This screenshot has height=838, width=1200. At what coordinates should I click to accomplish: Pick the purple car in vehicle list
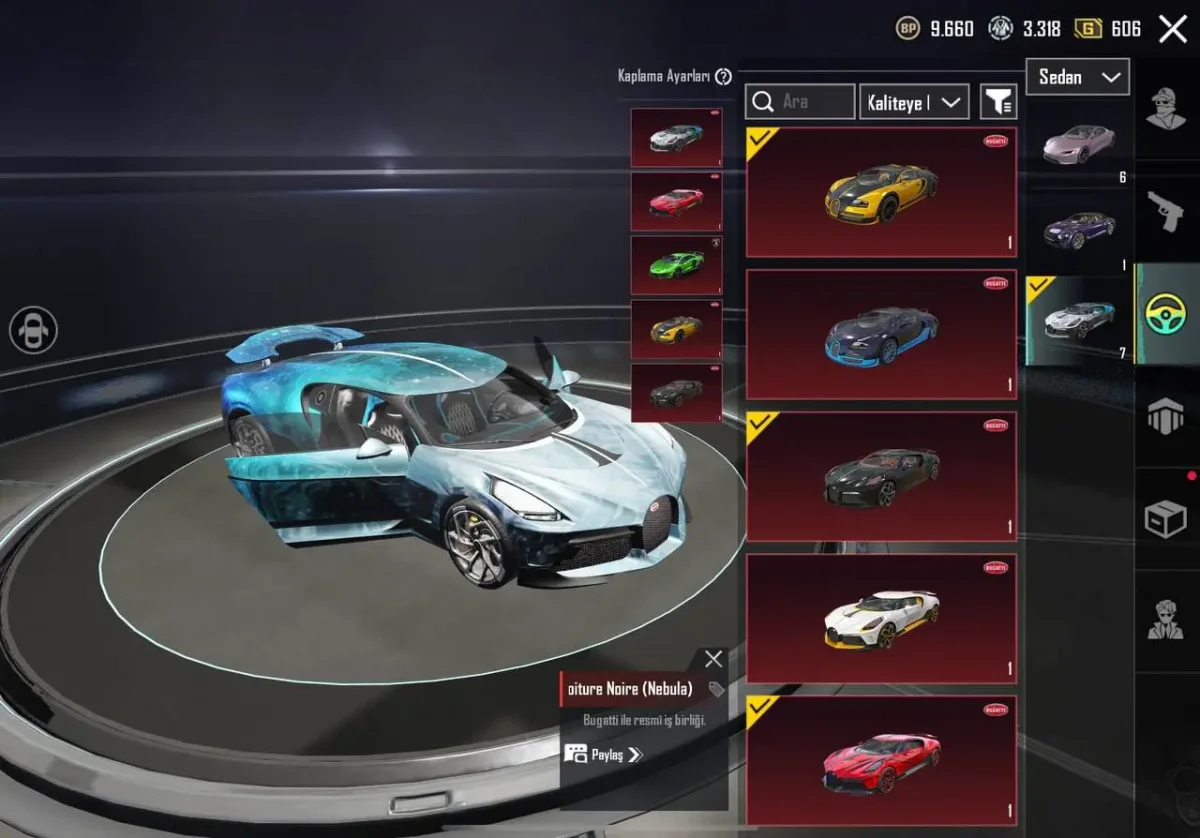click(x=1079, y=230)
